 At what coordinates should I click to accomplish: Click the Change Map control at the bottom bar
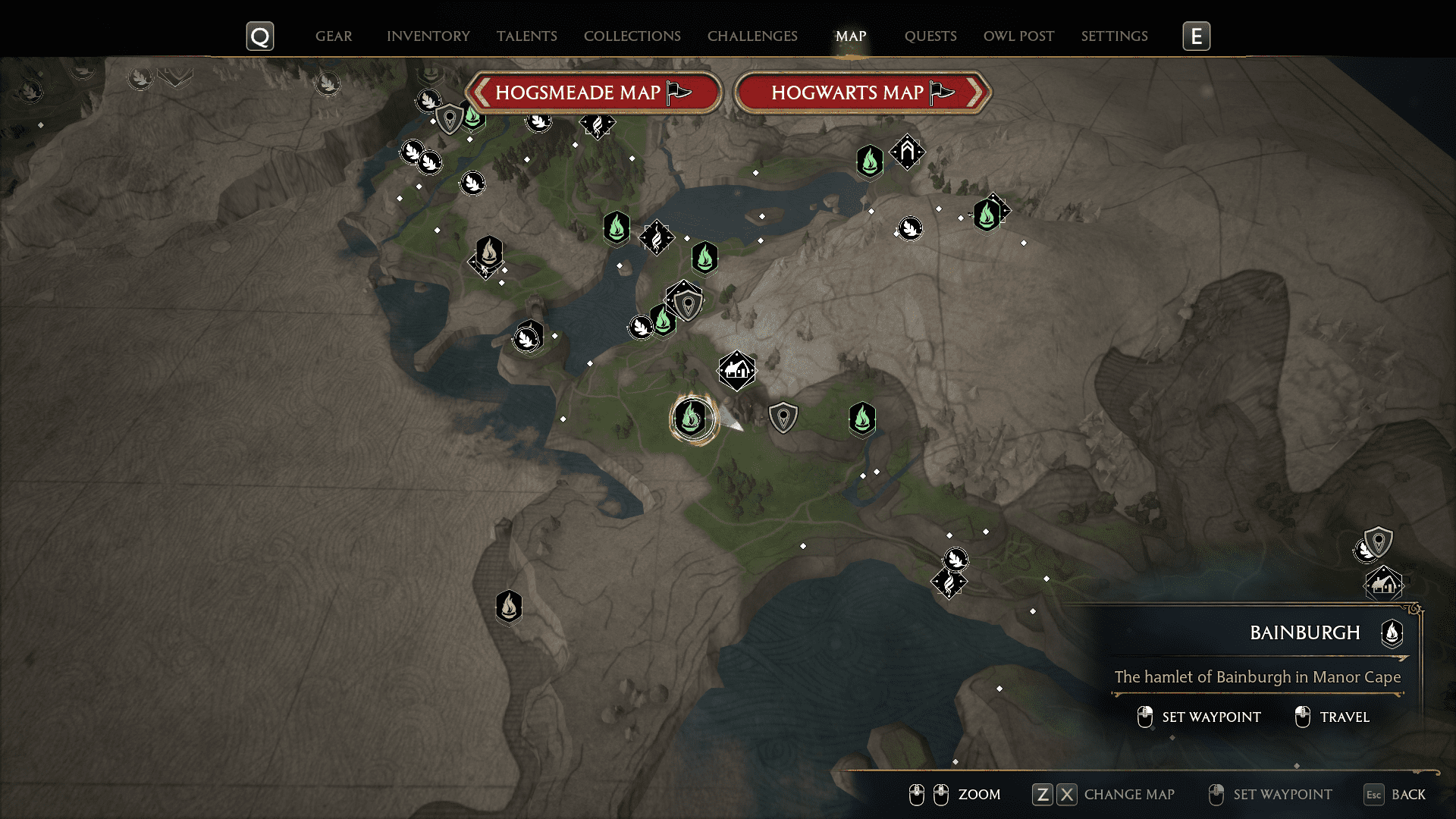(1129, 795)
